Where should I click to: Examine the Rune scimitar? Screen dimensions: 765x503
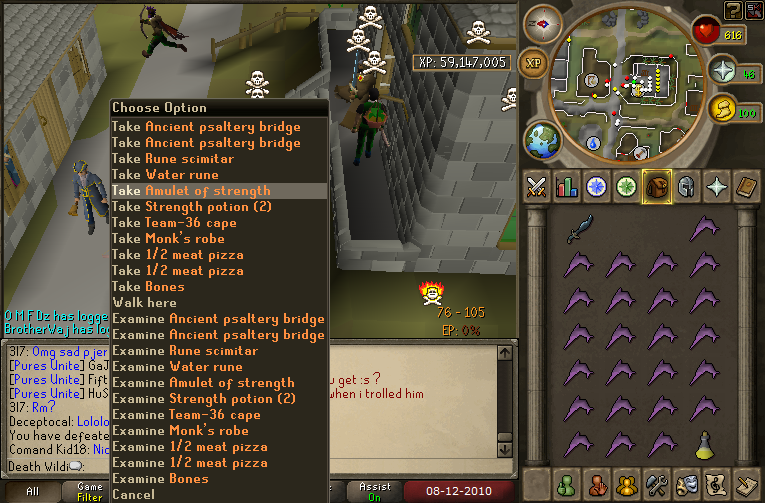click(185, 351)
